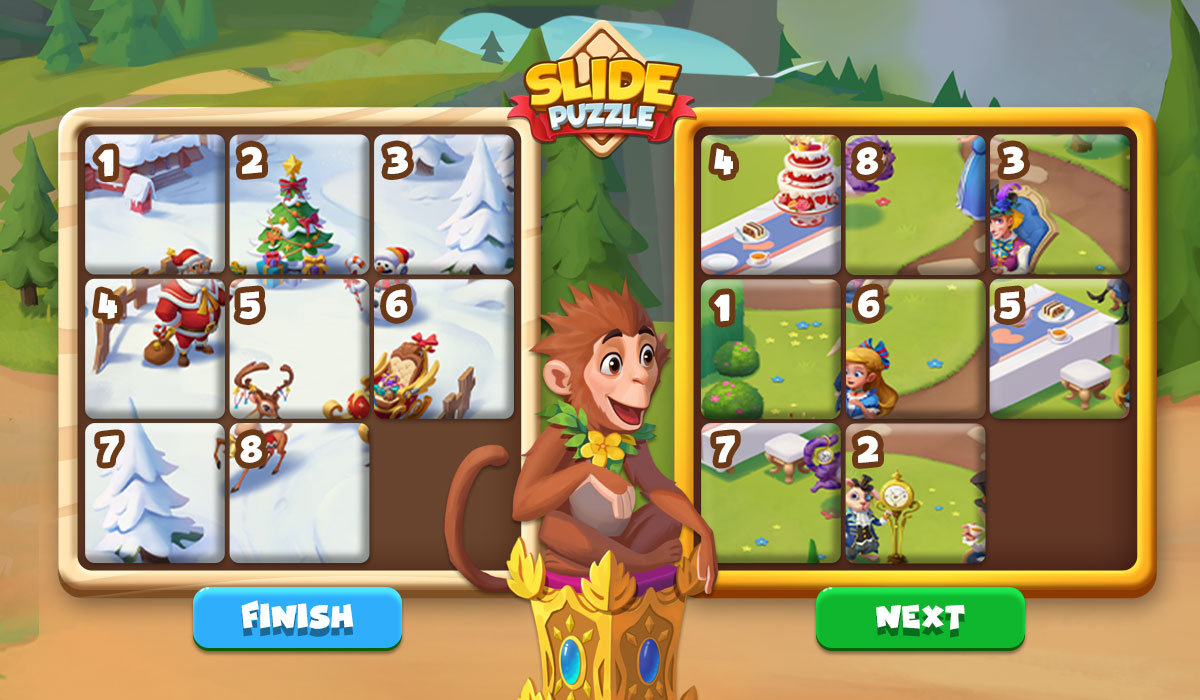This screenshot has height=700, width=1200.
Task: Click the blue Finish button
Action: click(297, 617)
